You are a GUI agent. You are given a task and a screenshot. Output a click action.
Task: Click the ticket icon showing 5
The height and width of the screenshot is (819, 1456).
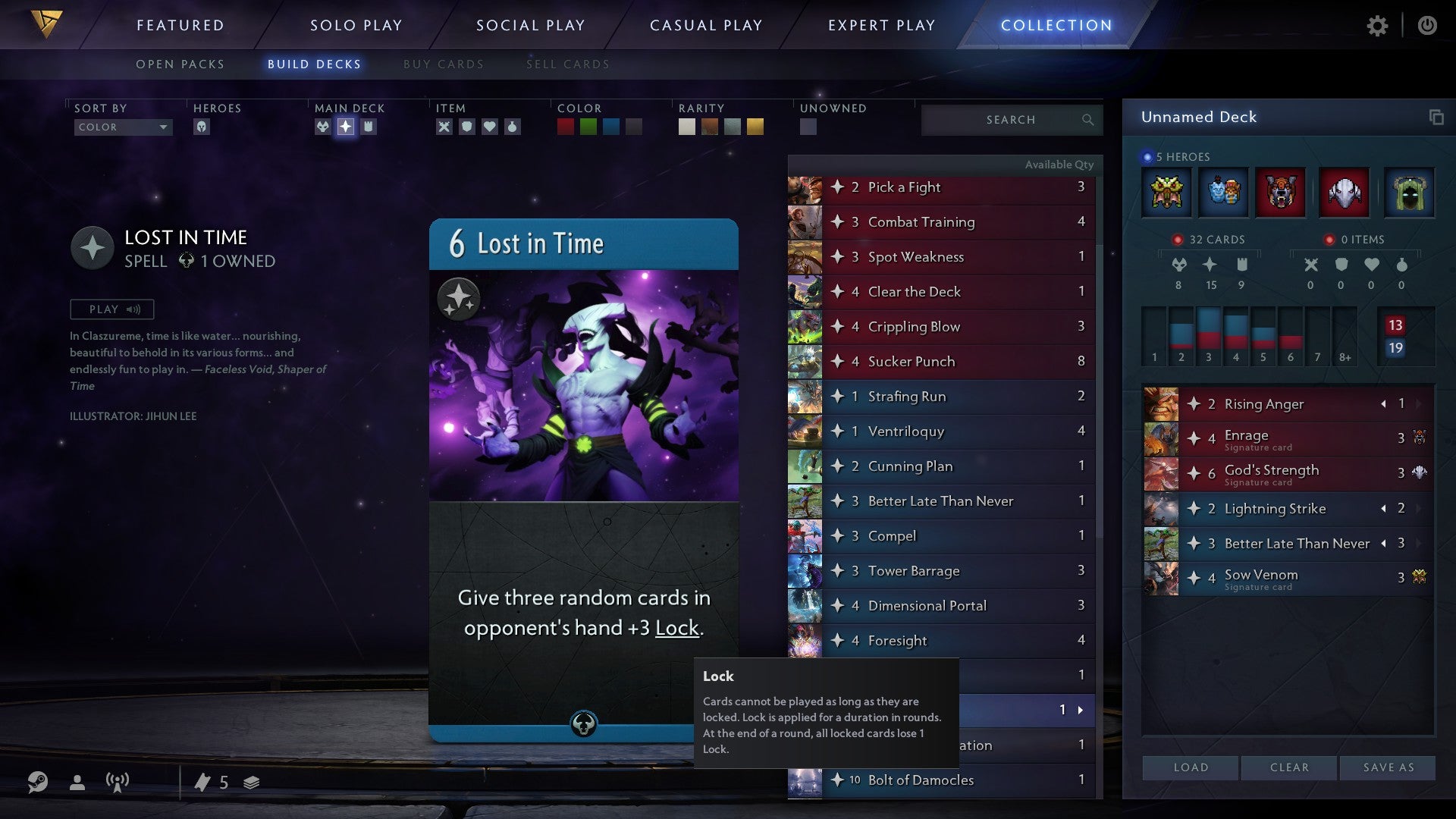[205, 781]
